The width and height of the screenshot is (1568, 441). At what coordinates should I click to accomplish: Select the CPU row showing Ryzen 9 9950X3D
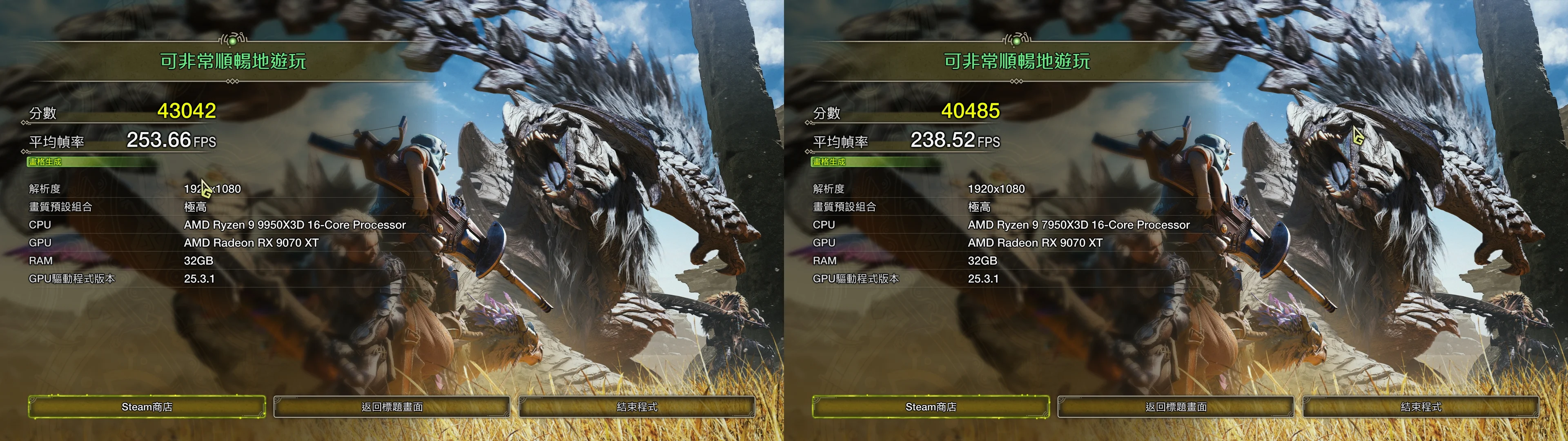[294, 224]
